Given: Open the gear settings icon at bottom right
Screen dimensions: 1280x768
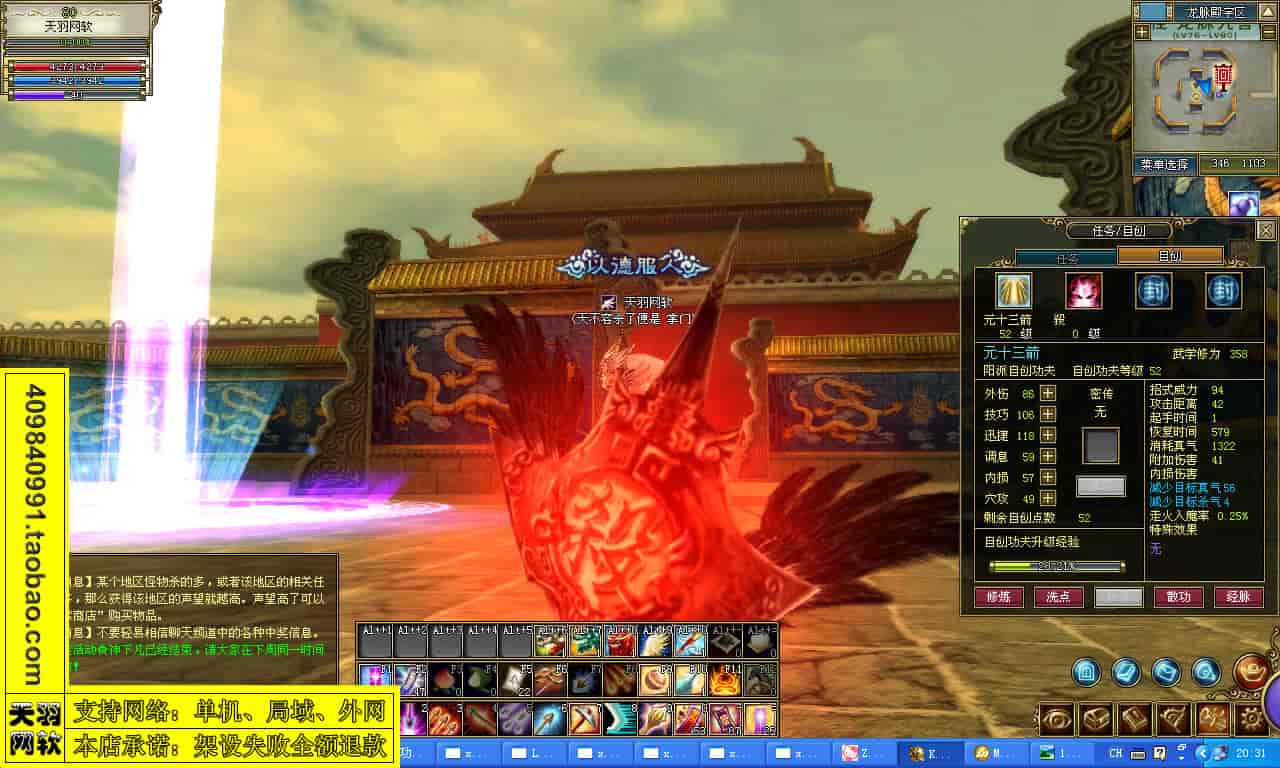Looking at the screenshot, I should pyautogui.click(x=1252, y=718).
